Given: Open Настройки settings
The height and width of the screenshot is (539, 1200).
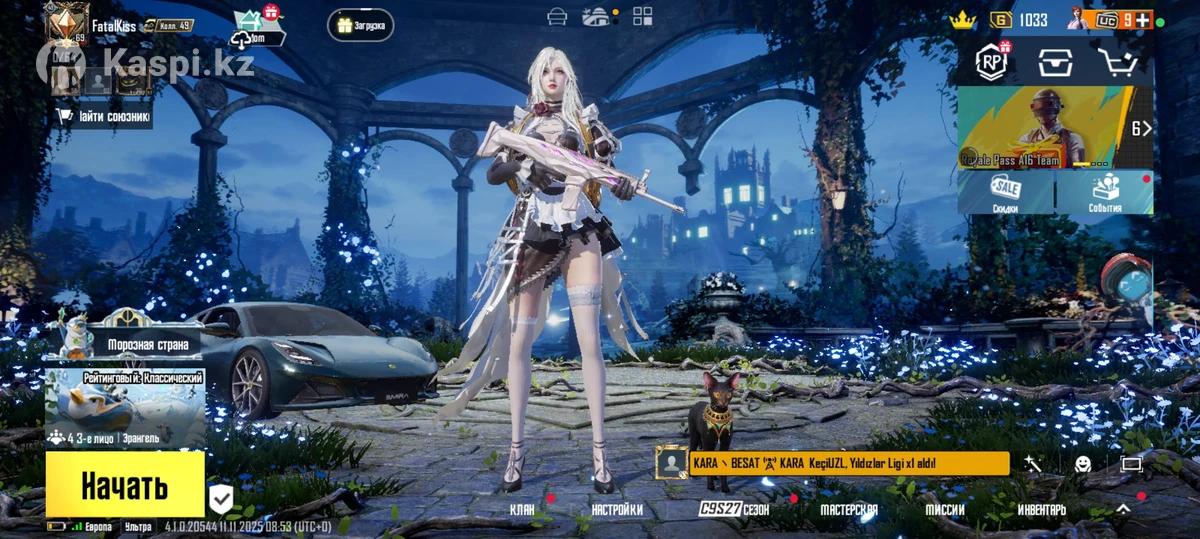Looking at the screenshot, I should (616, 510).
